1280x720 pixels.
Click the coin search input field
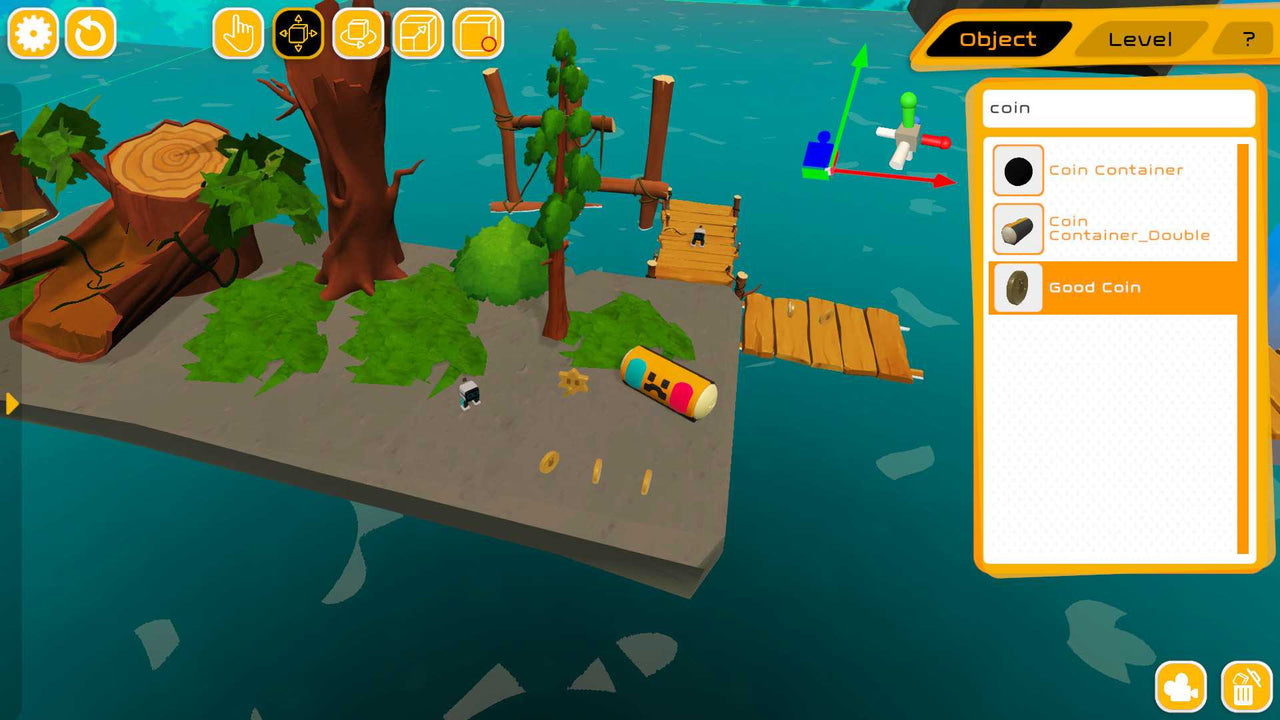pyautogui.click(x=1117, y=108)
